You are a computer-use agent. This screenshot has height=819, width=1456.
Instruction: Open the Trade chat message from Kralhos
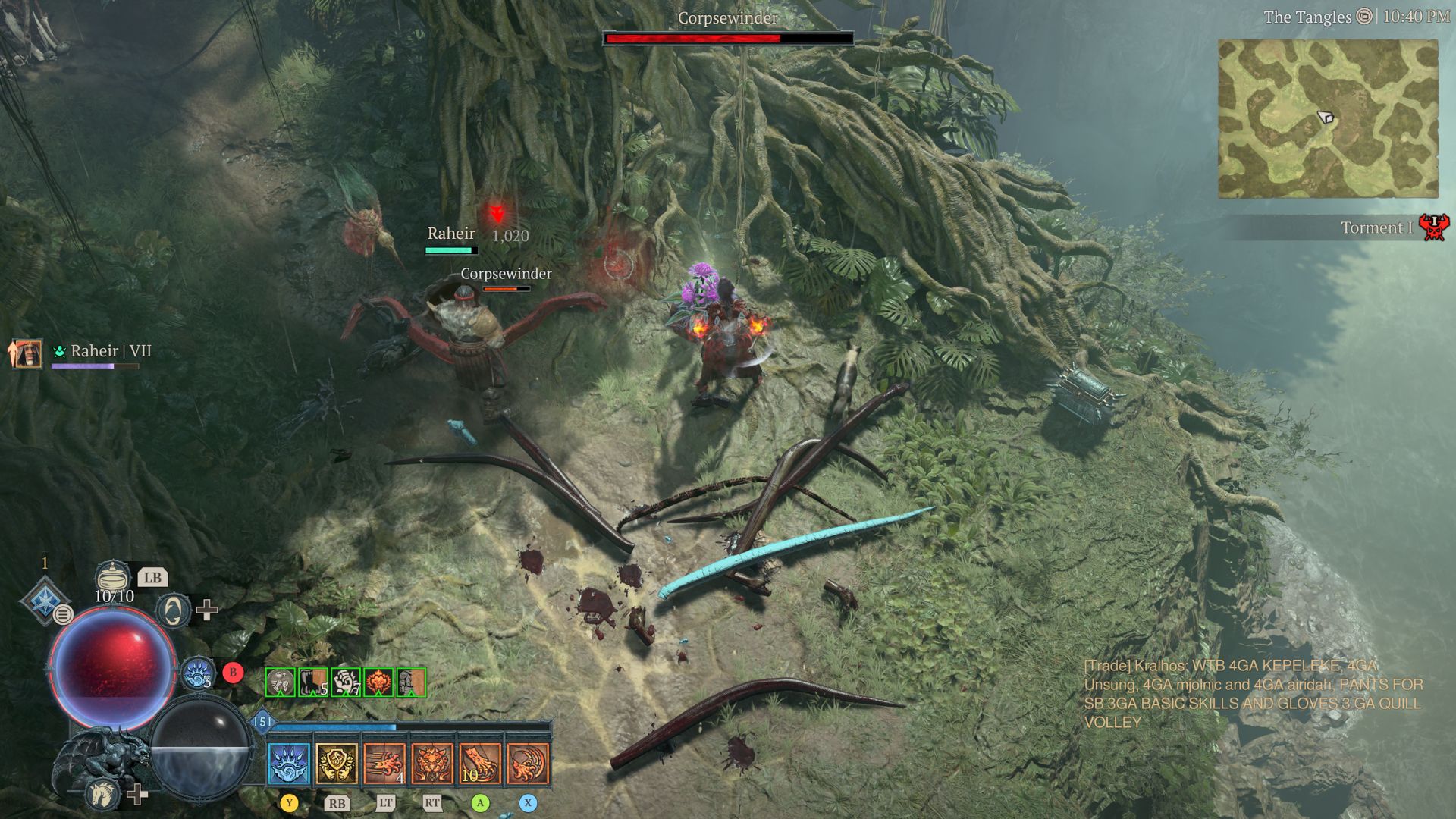click(1253, 694)
